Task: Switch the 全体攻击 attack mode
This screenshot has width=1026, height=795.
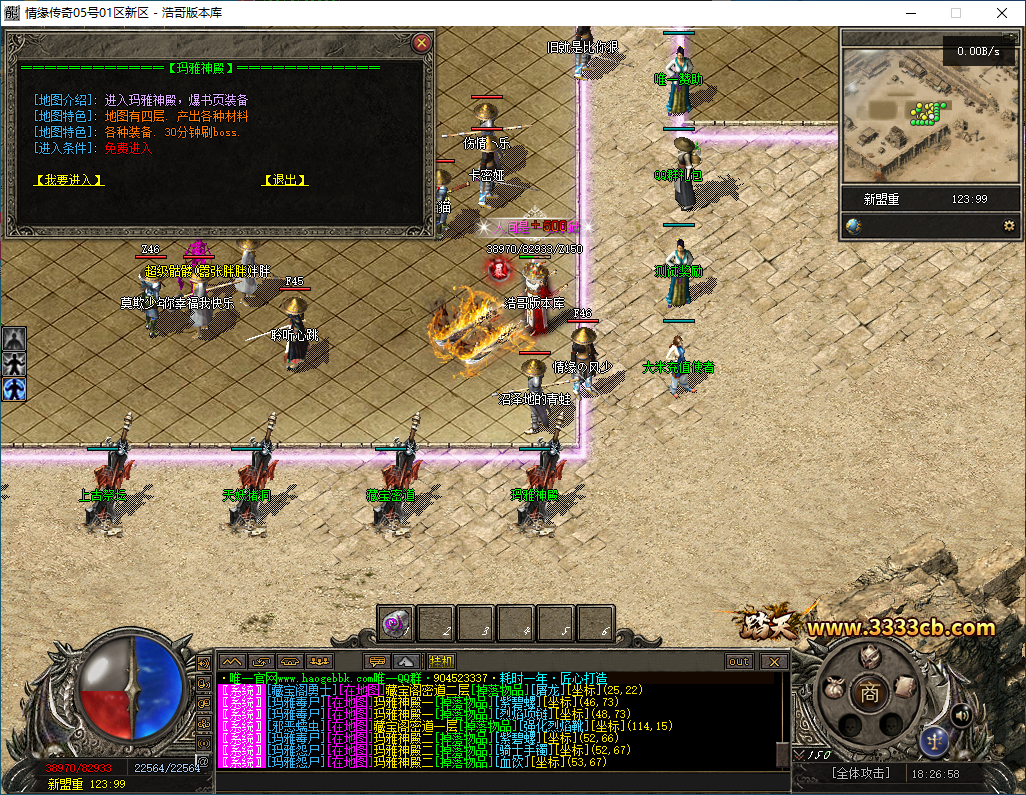Action: point(861,774)
